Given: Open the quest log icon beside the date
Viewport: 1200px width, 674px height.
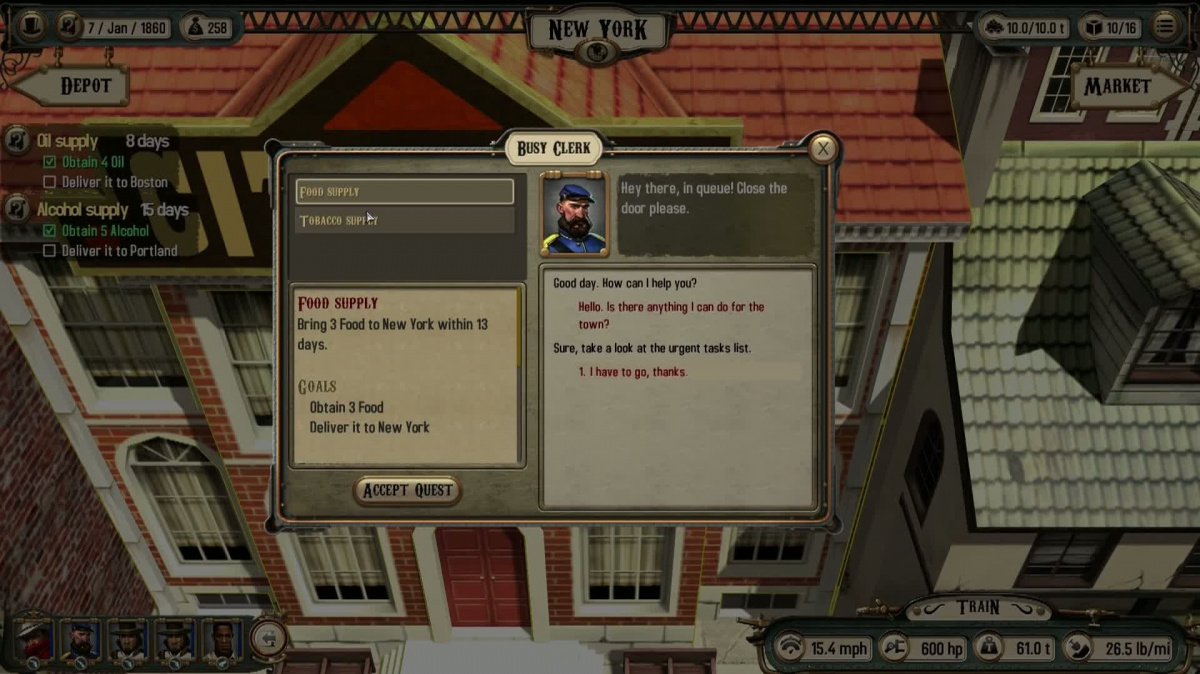Looking at the screenshot, I should [x=69, y=27].
